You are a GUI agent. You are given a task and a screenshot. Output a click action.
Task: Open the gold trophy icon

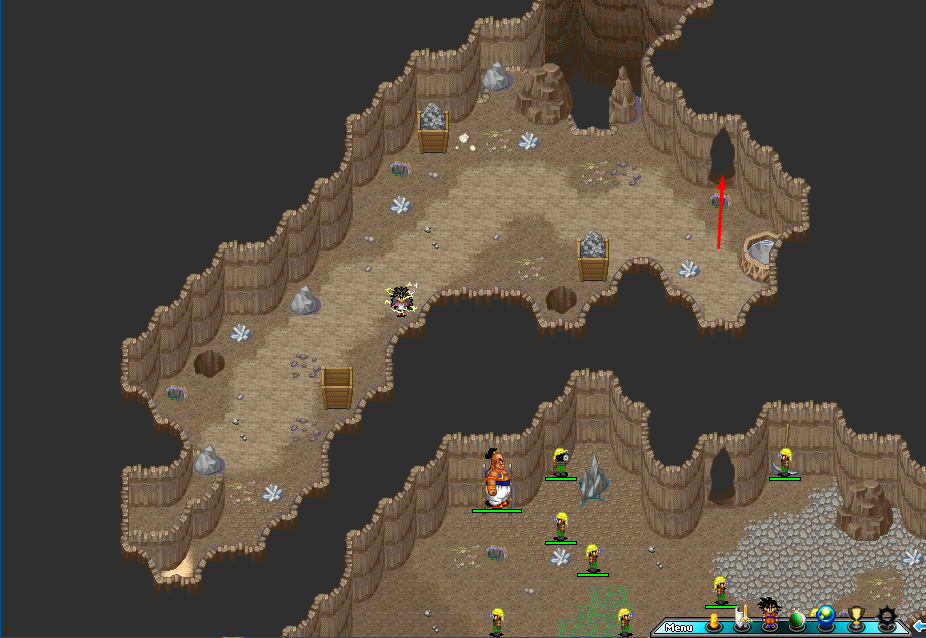(856, 618)
